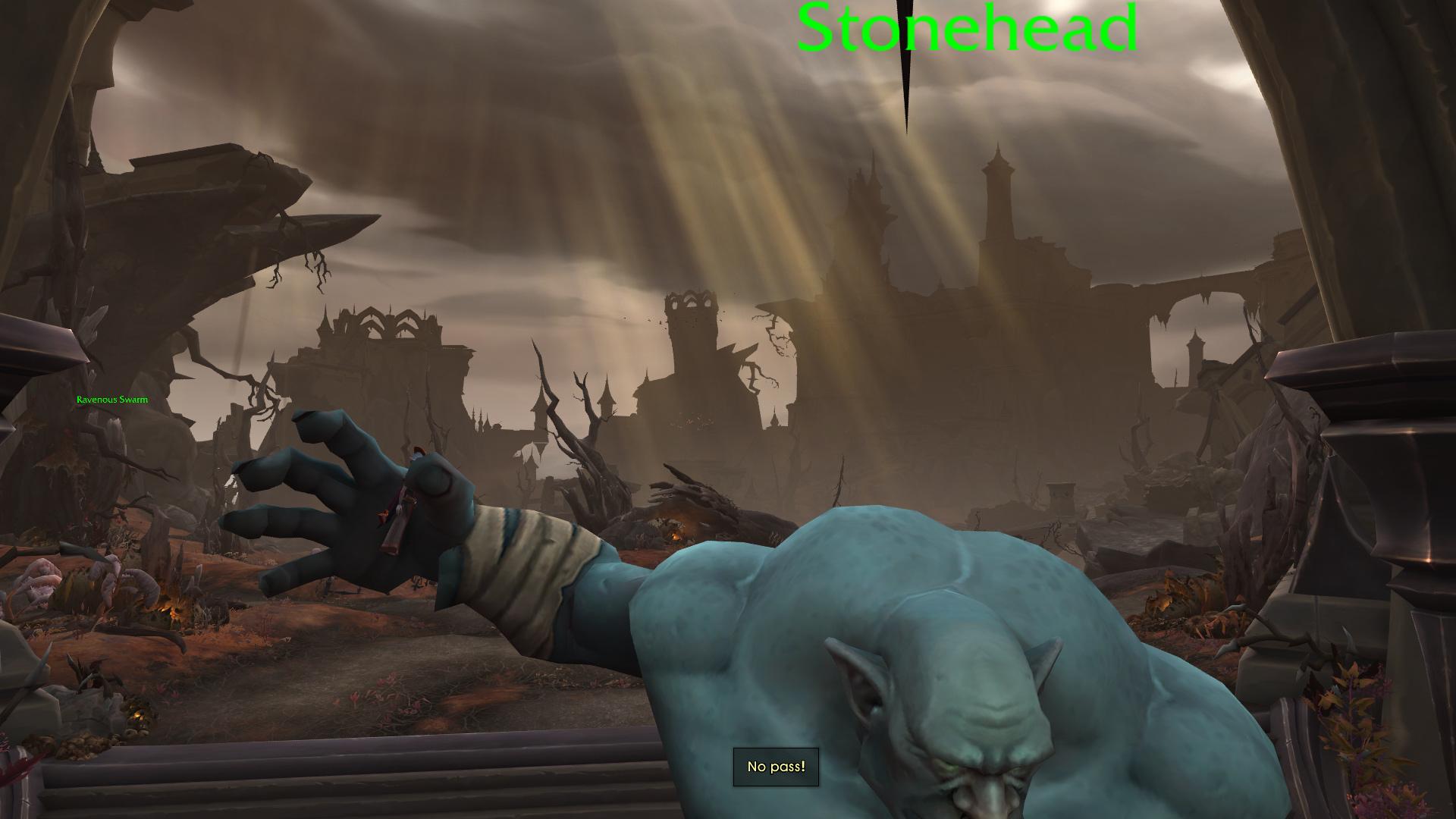Click the "No pass!" speech bubble
This screenshot has width=1456, height=819.
(776, 766)
